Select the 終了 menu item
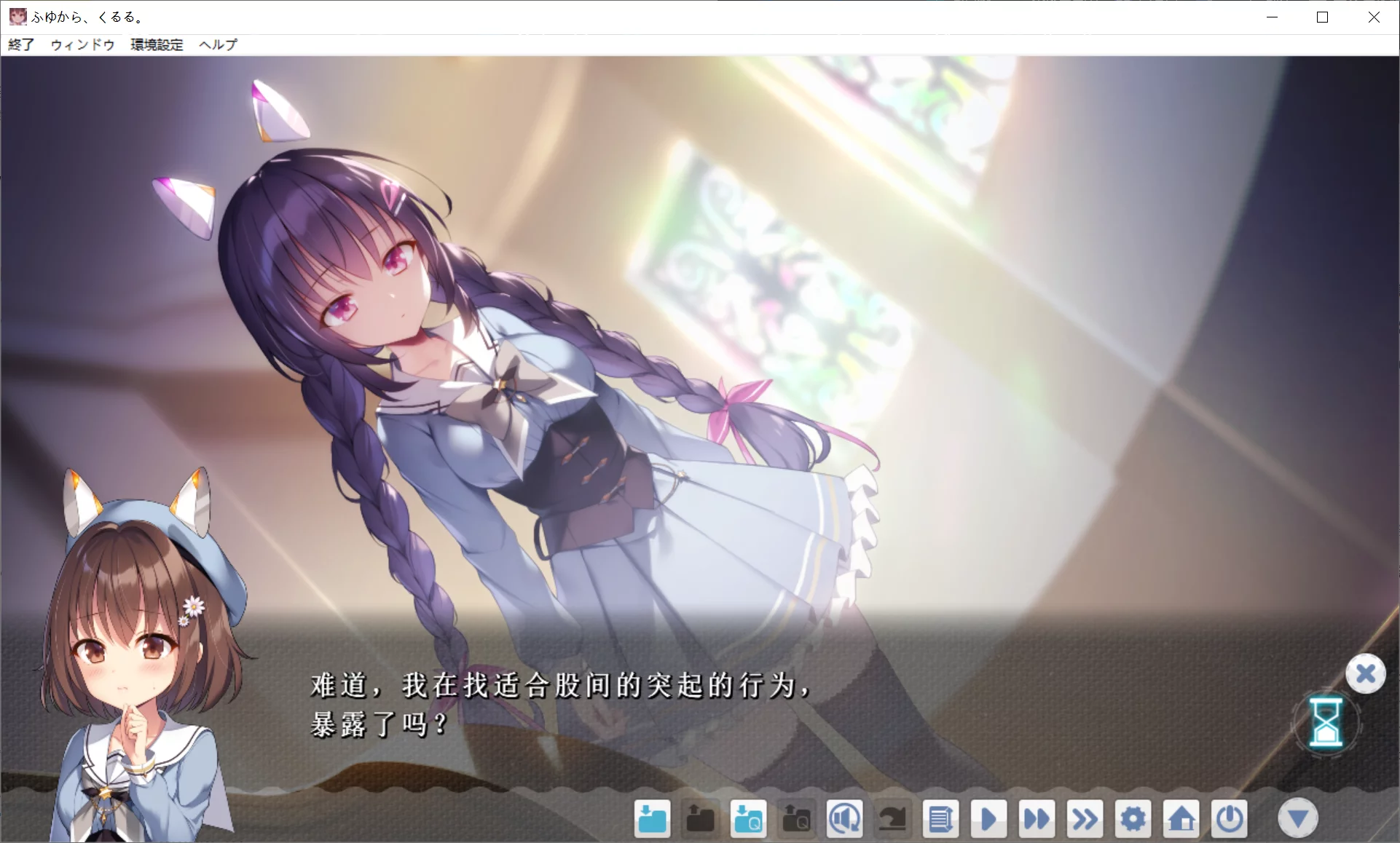 point(20,44)
